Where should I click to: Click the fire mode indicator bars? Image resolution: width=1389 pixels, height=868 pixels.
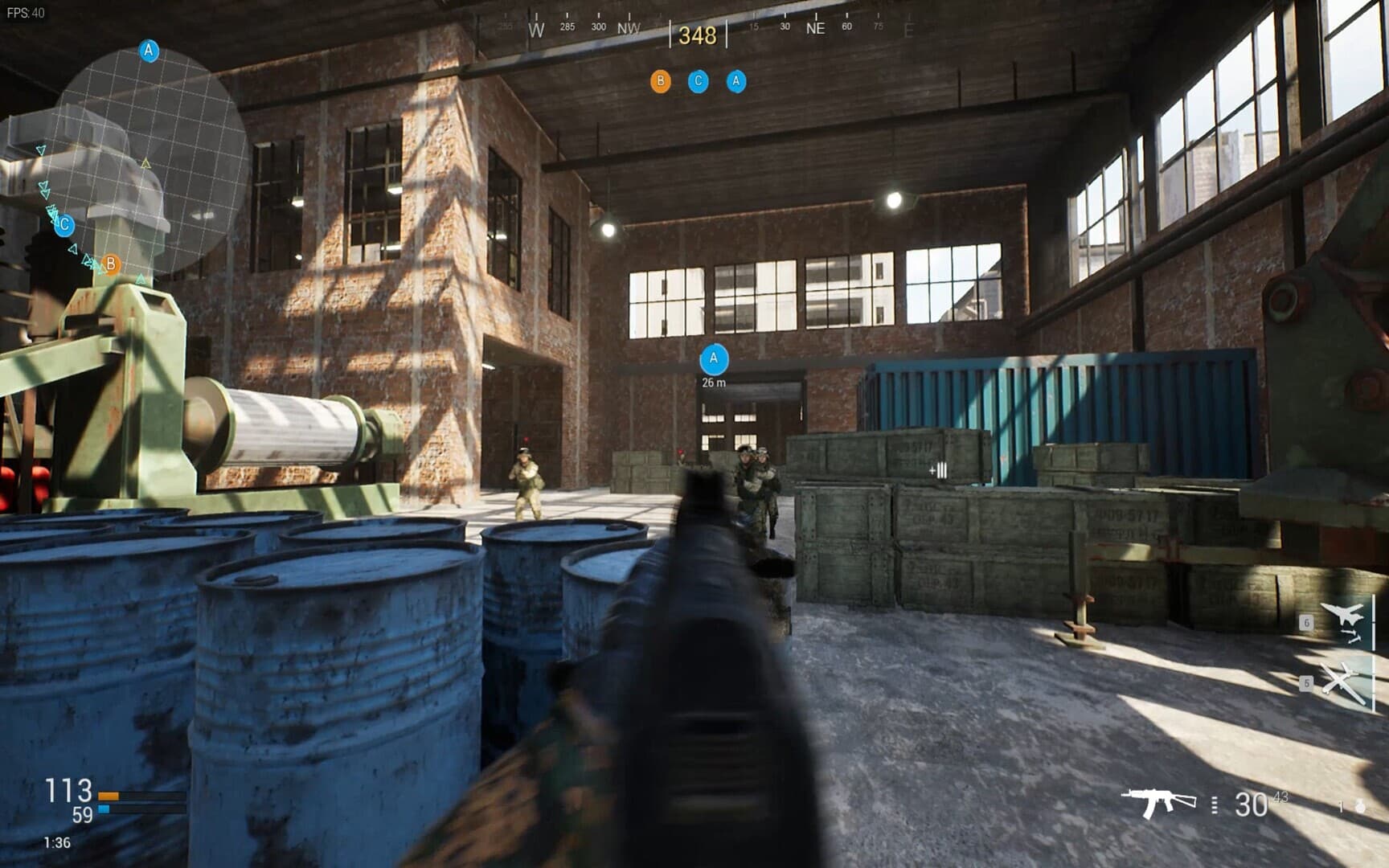pyautogui.click(x=1214, y=804)
